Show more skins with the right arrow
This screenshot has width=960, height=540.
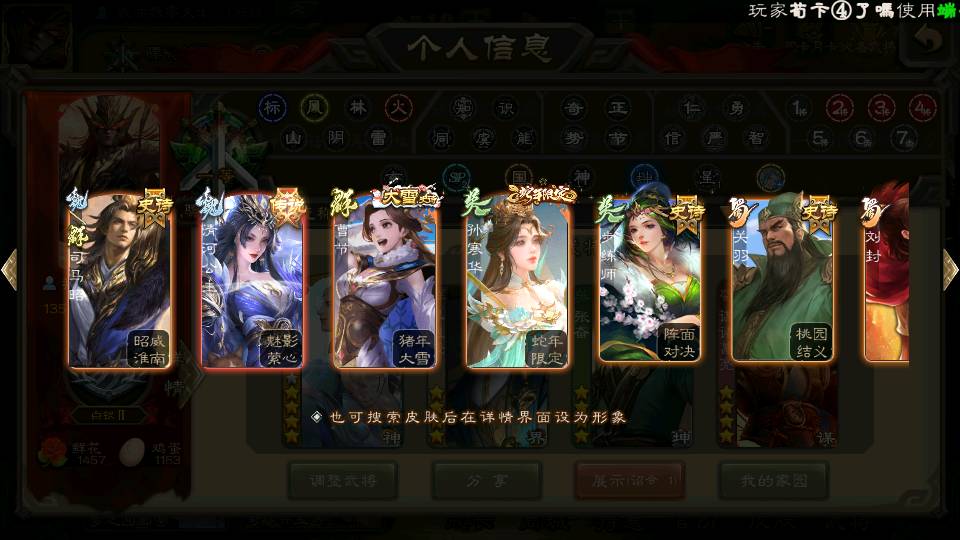click(x=950, y=269)
